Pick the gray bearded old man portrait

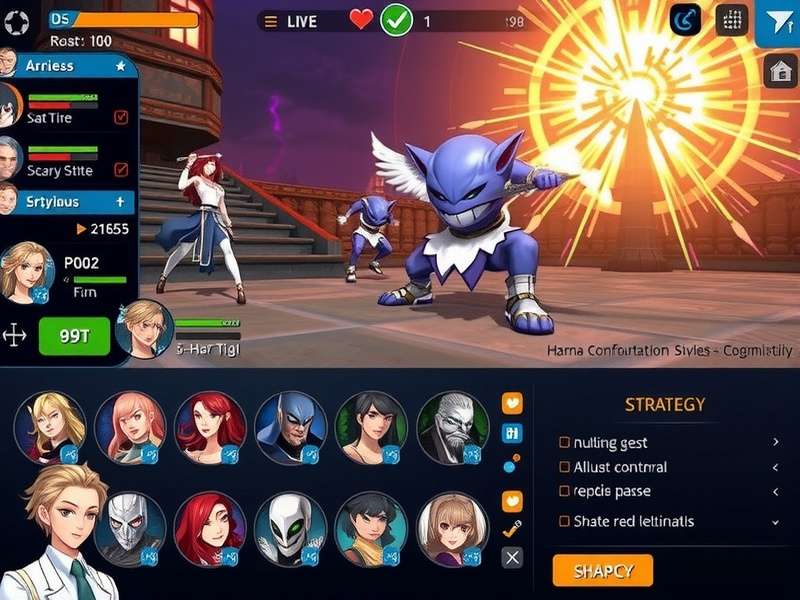pyautogui.click(x=452, y=428)
